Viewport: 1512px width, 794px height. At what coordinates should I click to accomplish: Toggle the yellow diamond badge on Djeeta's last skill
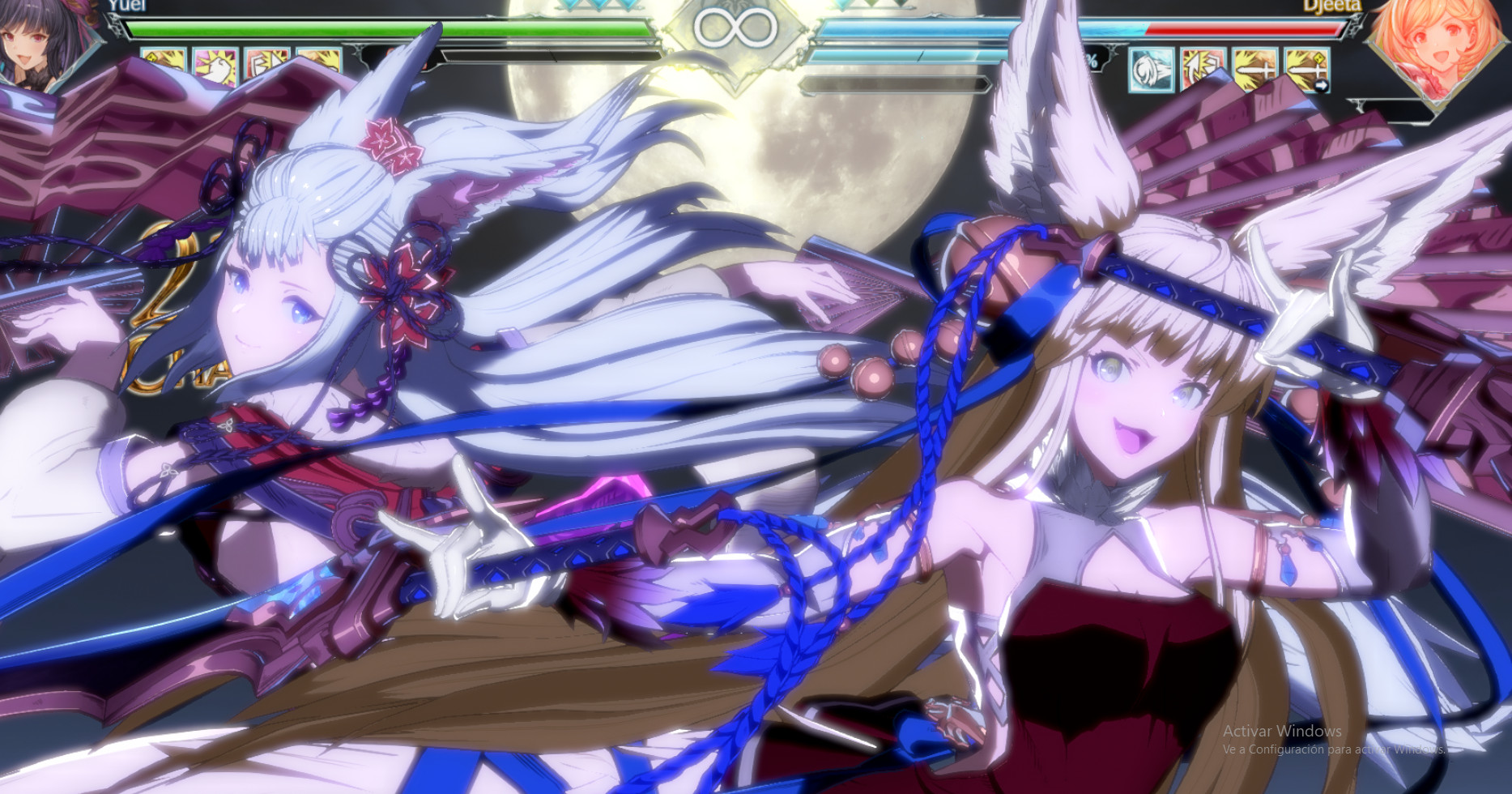(x=1321, y=59)
